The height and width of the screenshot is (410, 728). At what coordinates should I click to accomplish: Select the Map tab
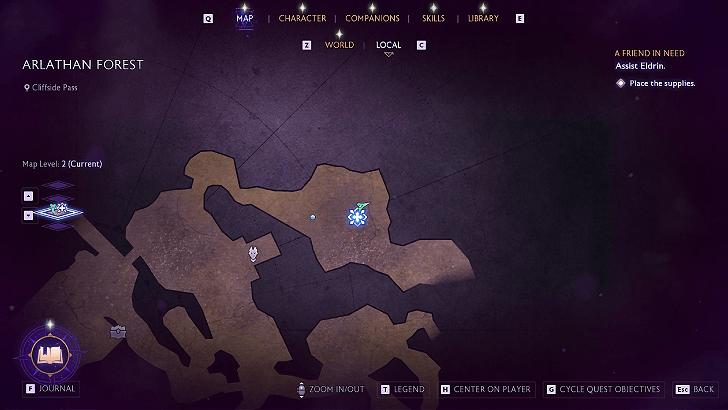(x=244, y=18)
